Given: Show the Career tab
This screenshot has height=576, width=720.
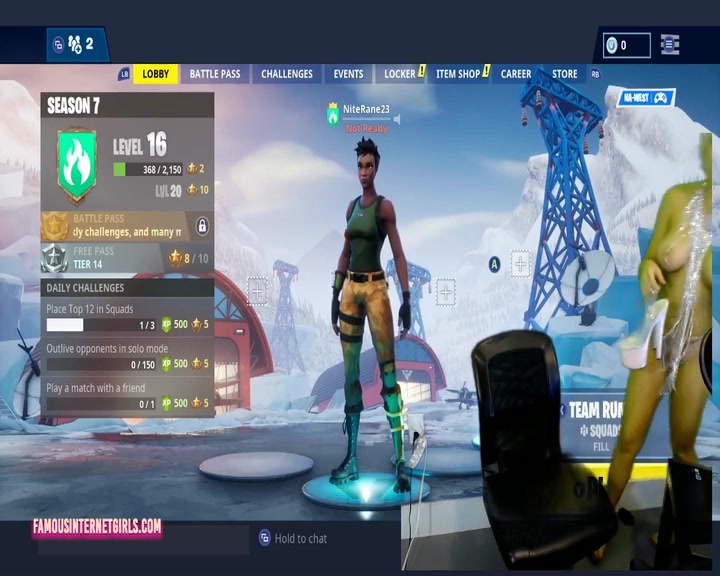Looking at the screenshot, I should (516, 74).
